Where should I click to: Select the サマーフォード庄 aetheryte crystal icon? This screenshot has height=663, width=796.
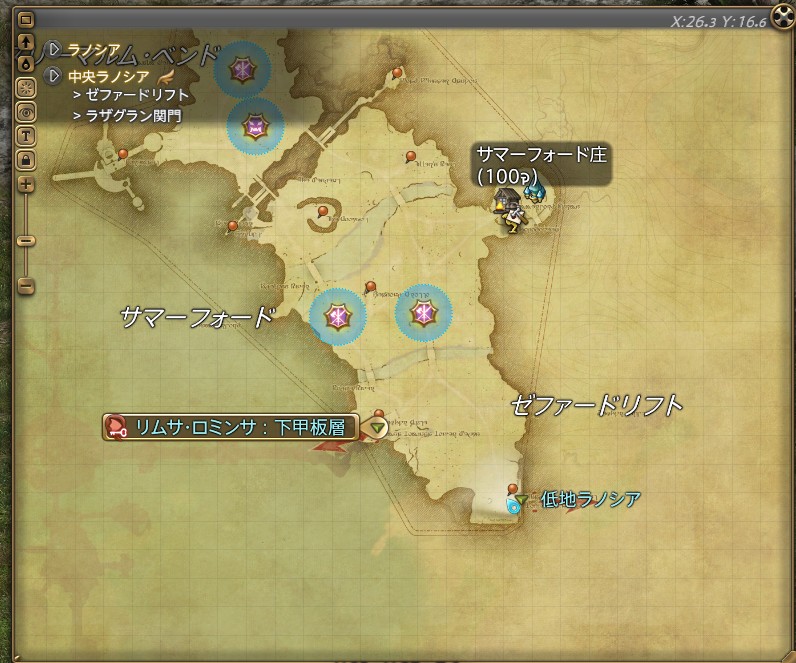(535, 190)
